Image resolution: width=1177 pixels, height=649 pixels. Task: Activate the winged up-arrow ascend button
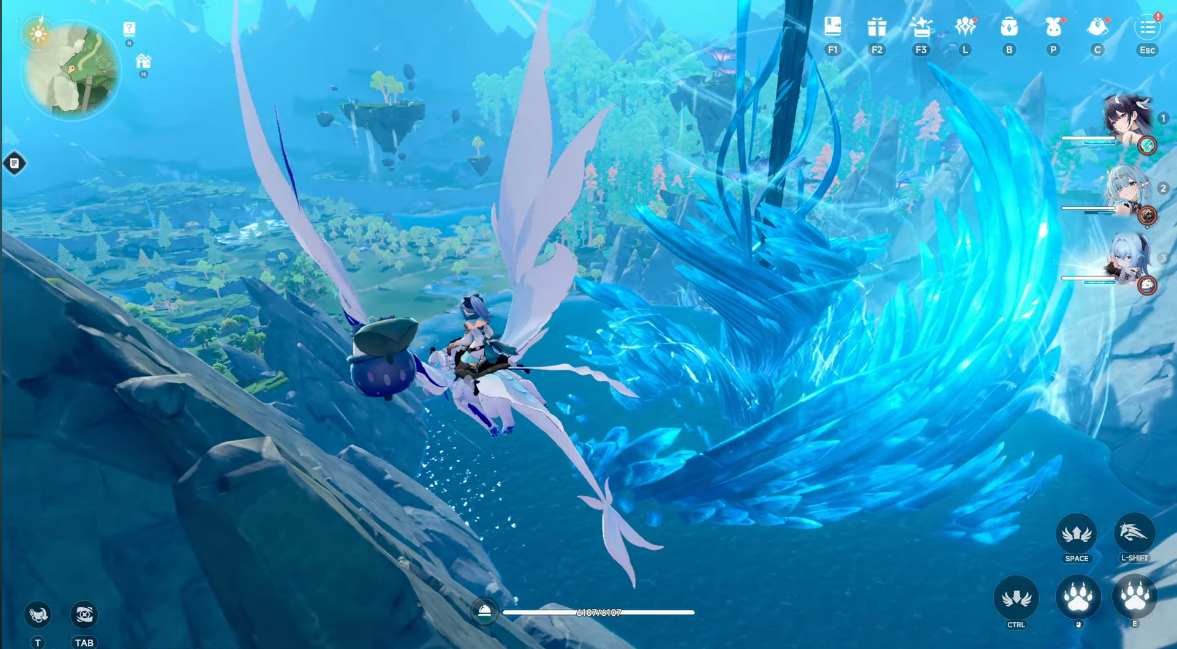pyautogui.click(x=1076, y=533)
